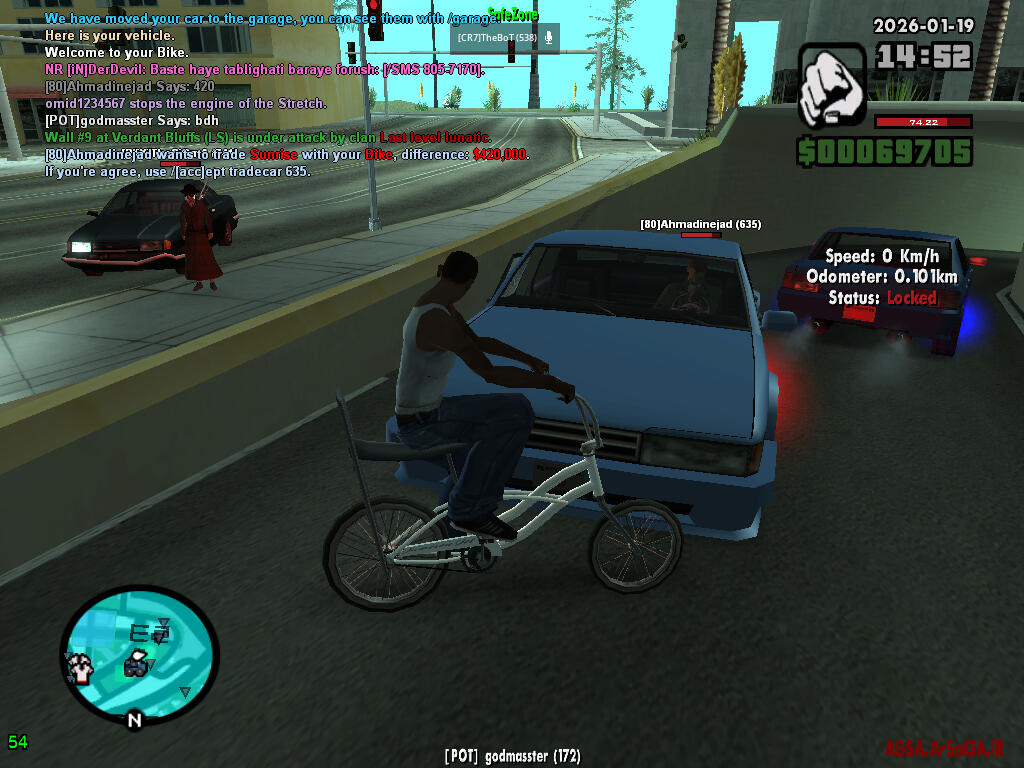This screenshot has width=1024, height=768.
Task: Select the NR DerDevil advertisement chat line
Action: click(264, 69)
